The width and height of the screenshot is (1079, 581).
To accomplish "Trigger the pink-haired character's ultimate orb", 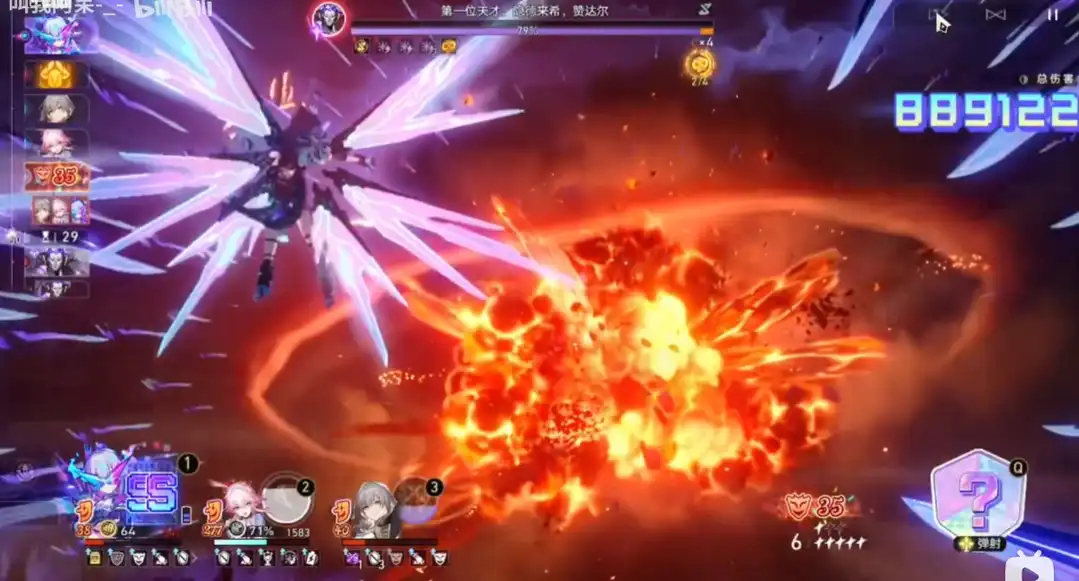I will [x=286, y=498].
